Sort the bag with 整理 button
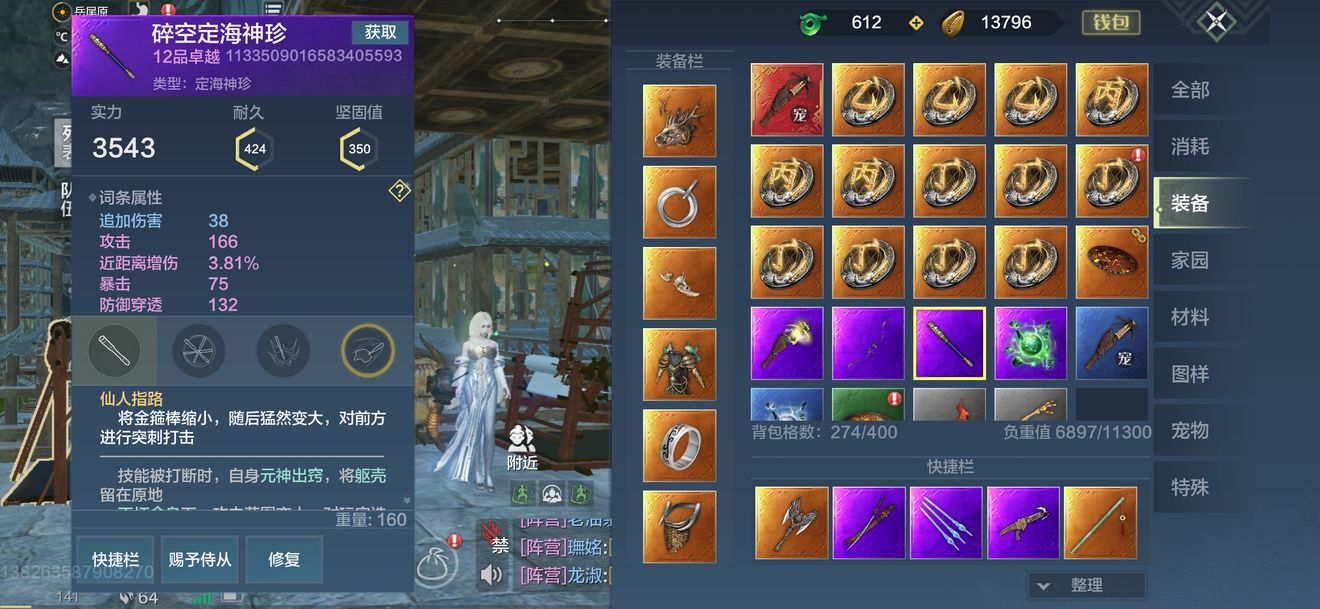Screen dimensions: 1320x609 click(1086, 585)
